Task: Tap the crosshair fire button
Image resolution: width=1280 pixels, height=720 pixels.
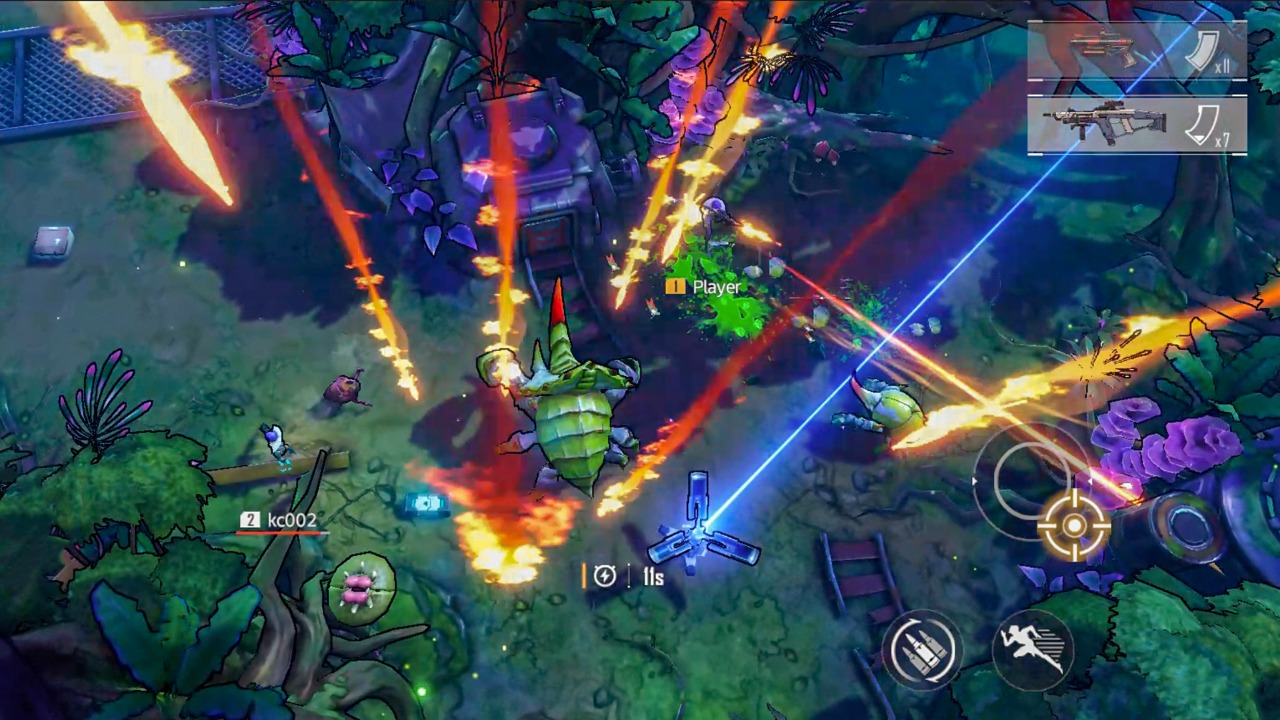Action: [1074, 524]
